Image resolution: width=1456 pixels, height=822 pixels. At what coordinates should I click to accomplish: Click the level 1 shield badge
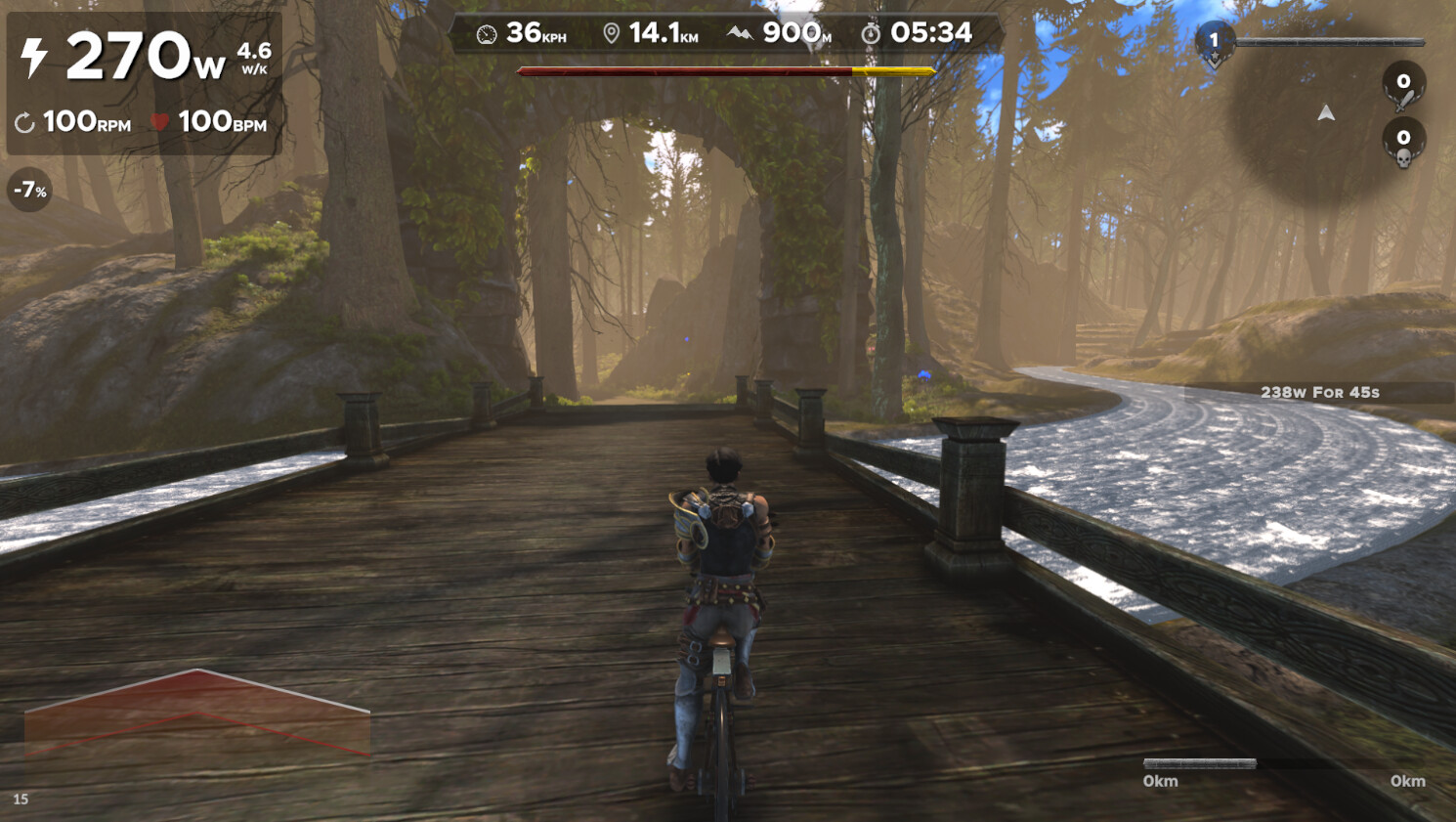1214,44
